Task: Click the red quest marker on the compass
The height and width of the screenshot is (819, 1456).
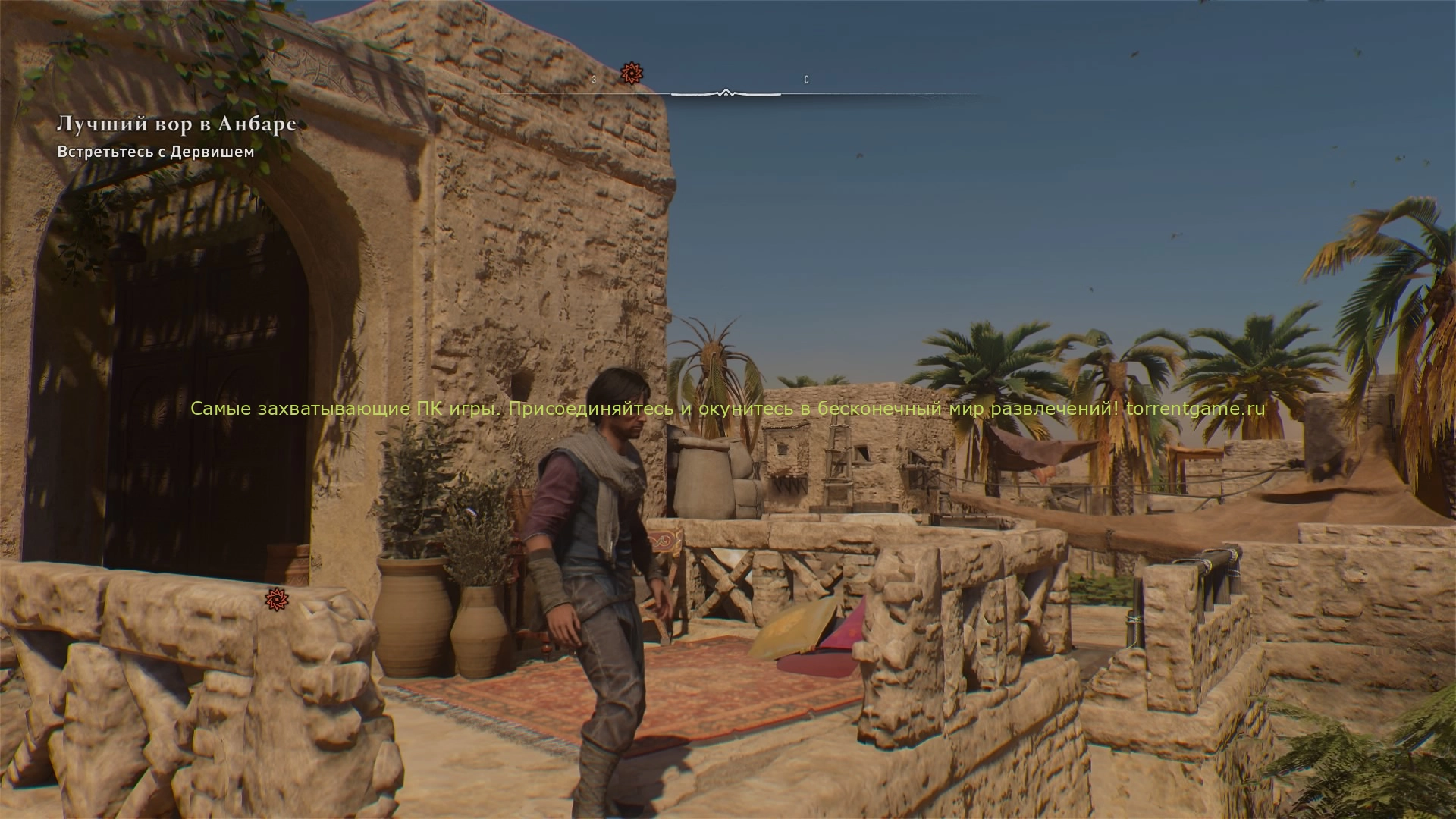Action: point(632,74)
